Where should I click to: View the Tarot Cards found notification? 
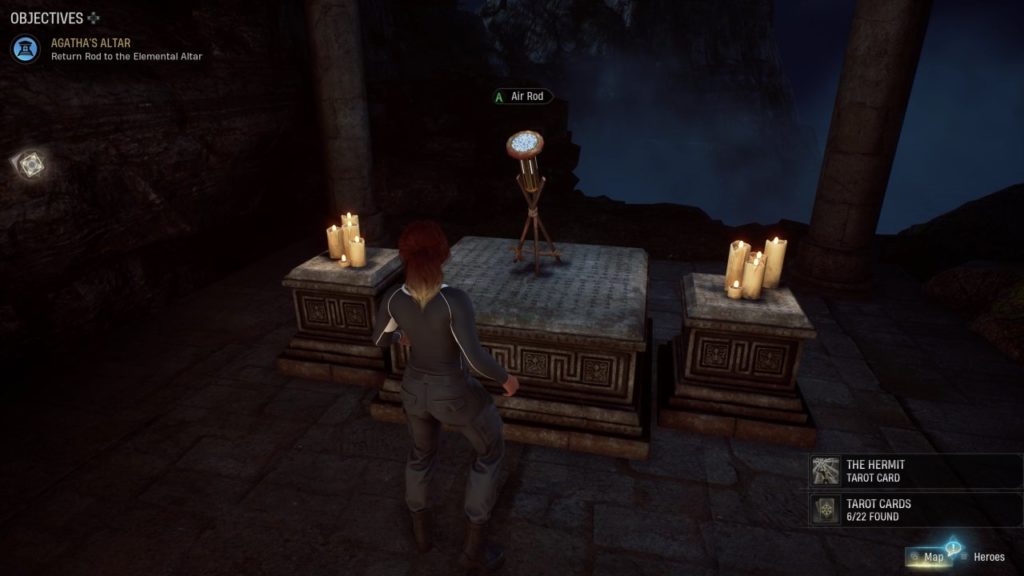tap(914, 510)
